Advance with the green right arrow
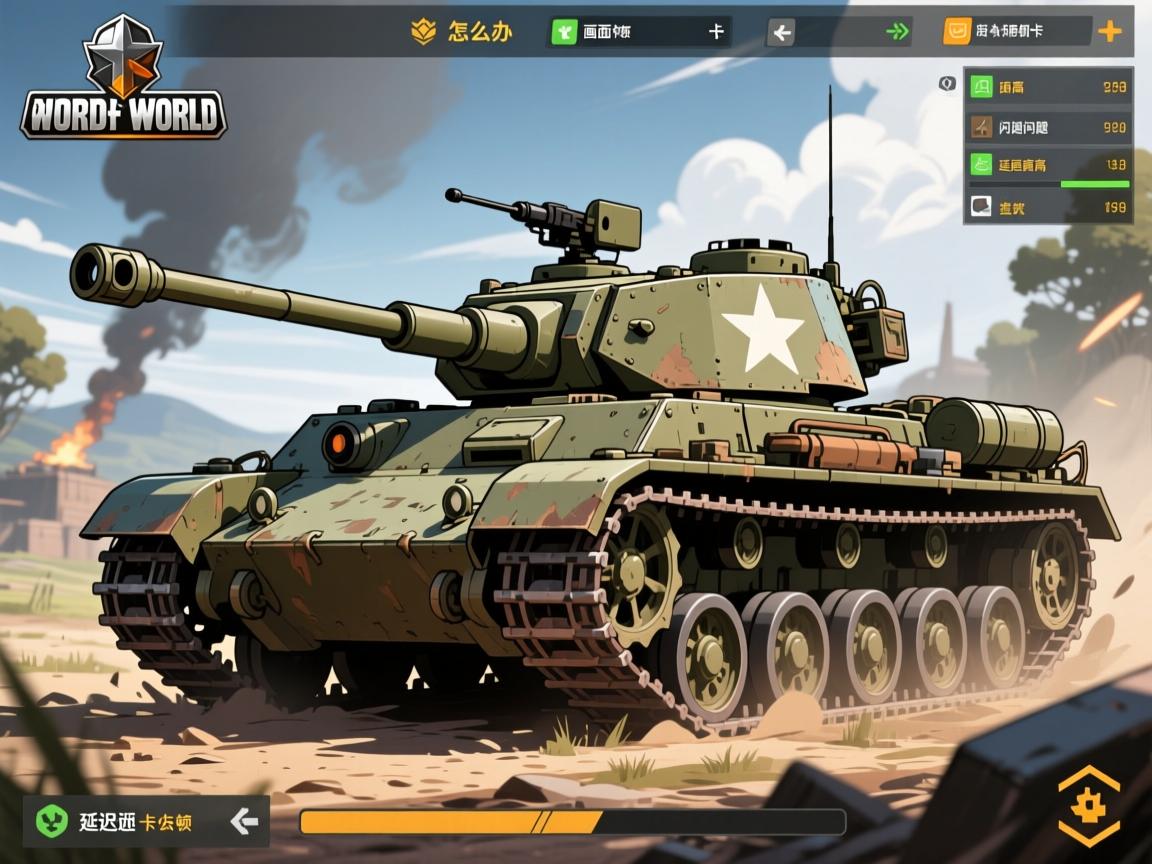This screenshot has width=1152, height=864. pyautogui.click(x=897, y=32)
